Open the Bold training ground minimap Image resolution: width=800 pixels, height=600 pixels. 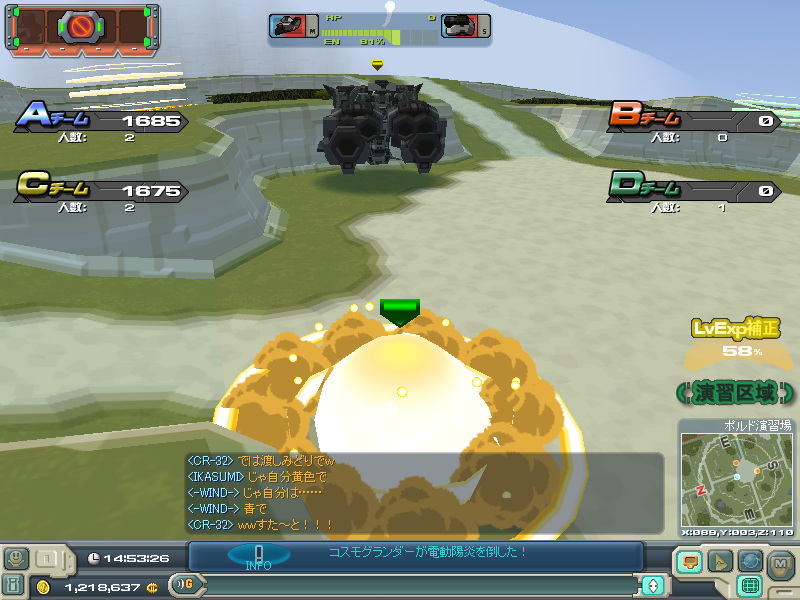[x=735, y=482]
